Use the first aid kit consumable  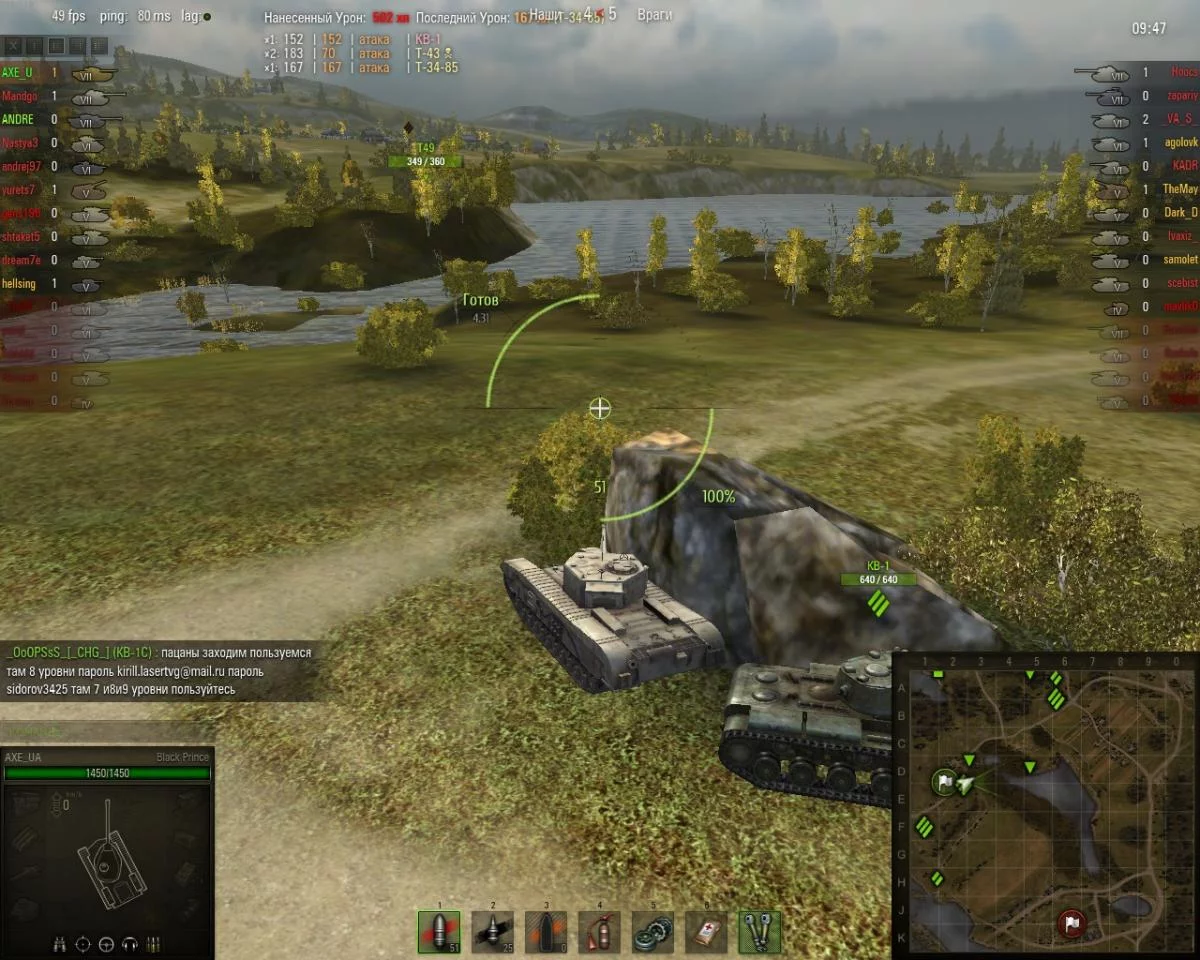(706, 931)
